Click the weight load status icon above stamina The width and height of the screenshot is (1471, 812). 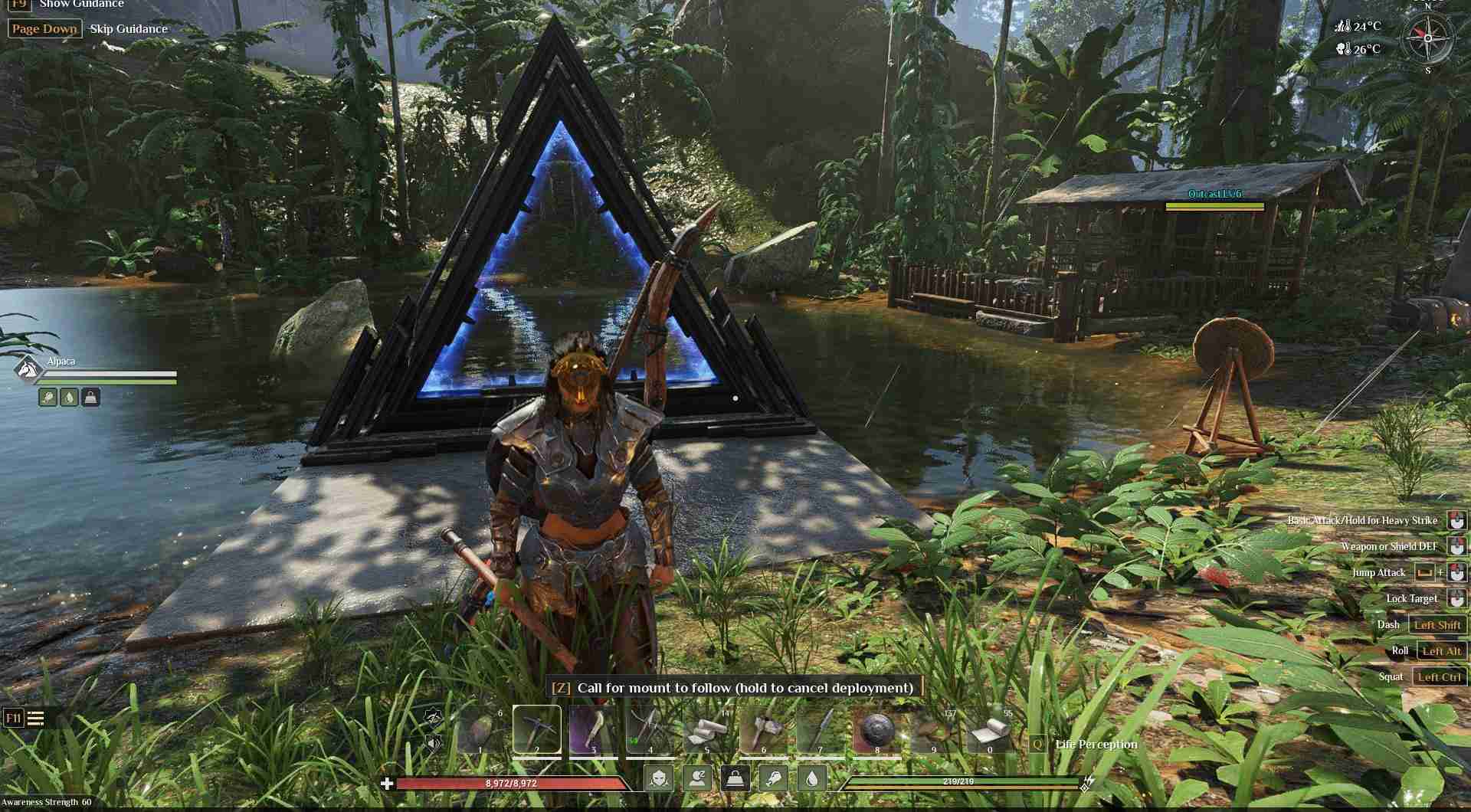pyautogui.click(x=735, y=778)
